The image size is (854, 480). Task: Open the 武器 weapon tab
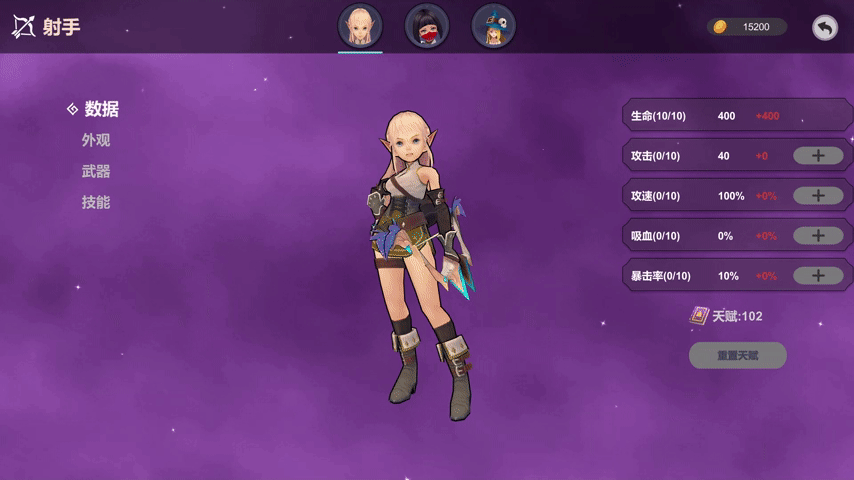(96, 171)
